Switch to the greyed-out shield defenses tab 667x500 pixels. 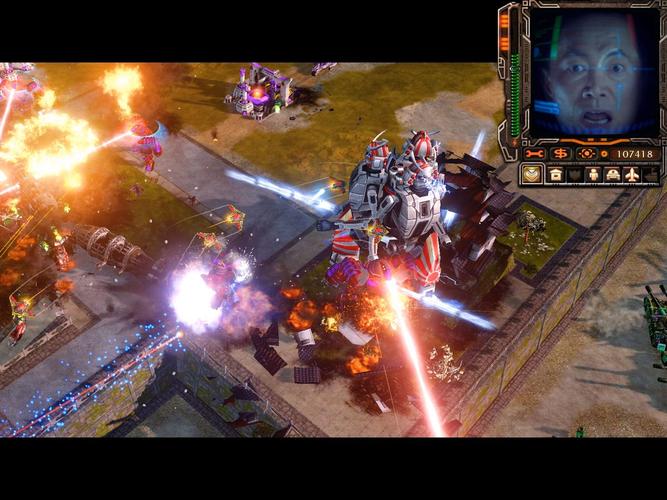click(x=574, y=174)
